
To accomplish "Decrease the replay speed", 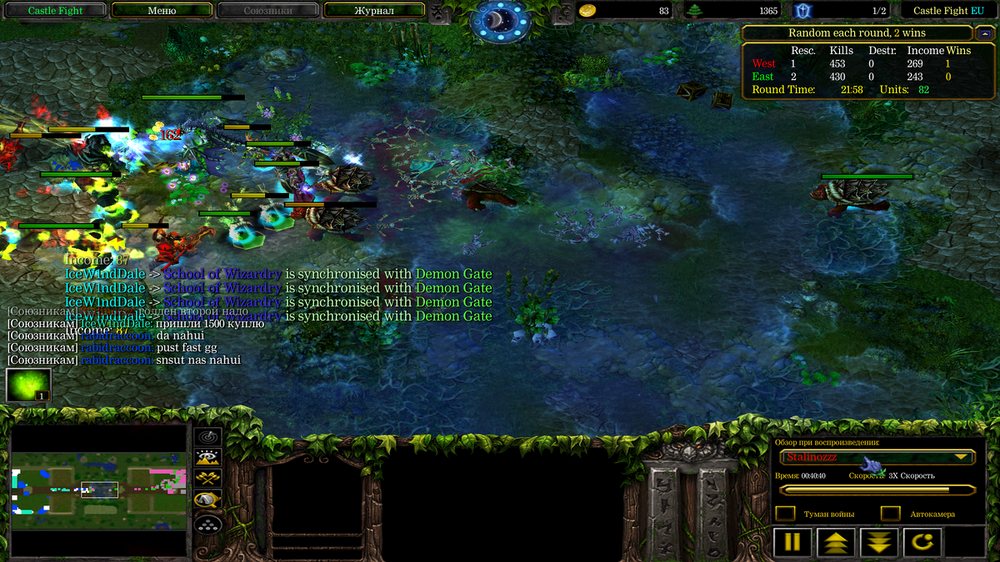I will click(x=878, y=543).
